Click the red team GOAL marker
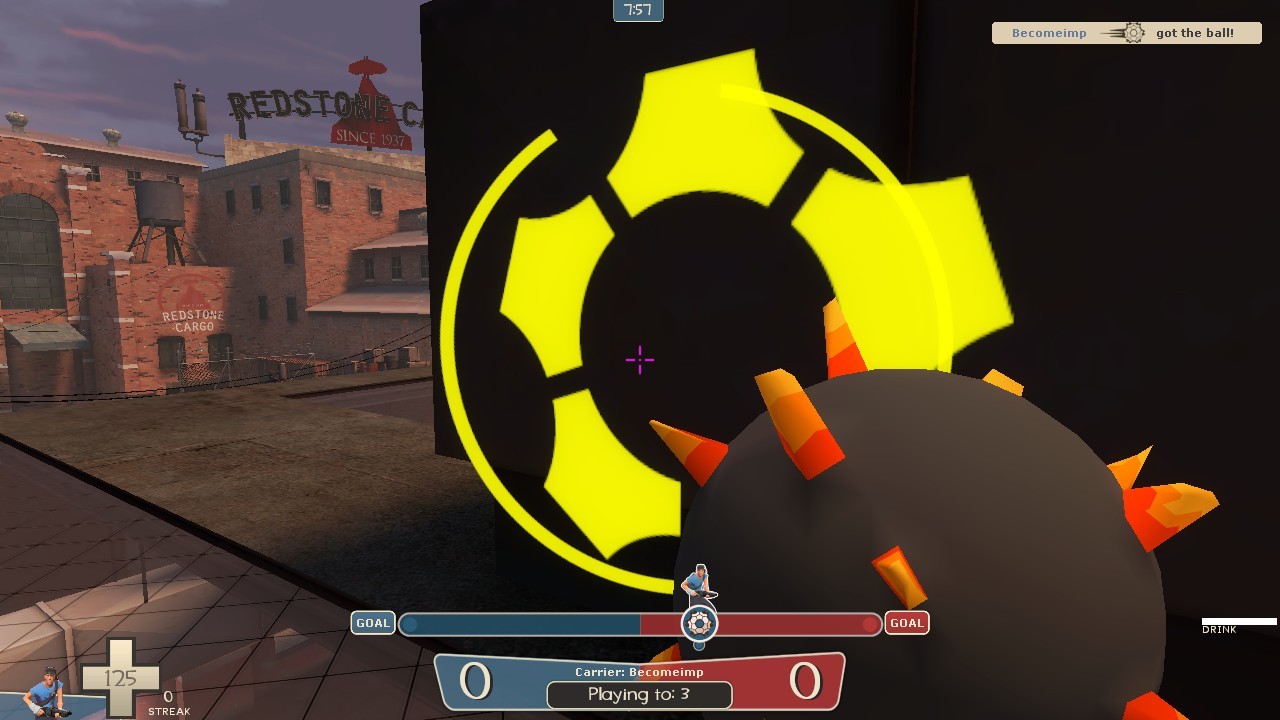1280x720 pixels. (906, 623)
